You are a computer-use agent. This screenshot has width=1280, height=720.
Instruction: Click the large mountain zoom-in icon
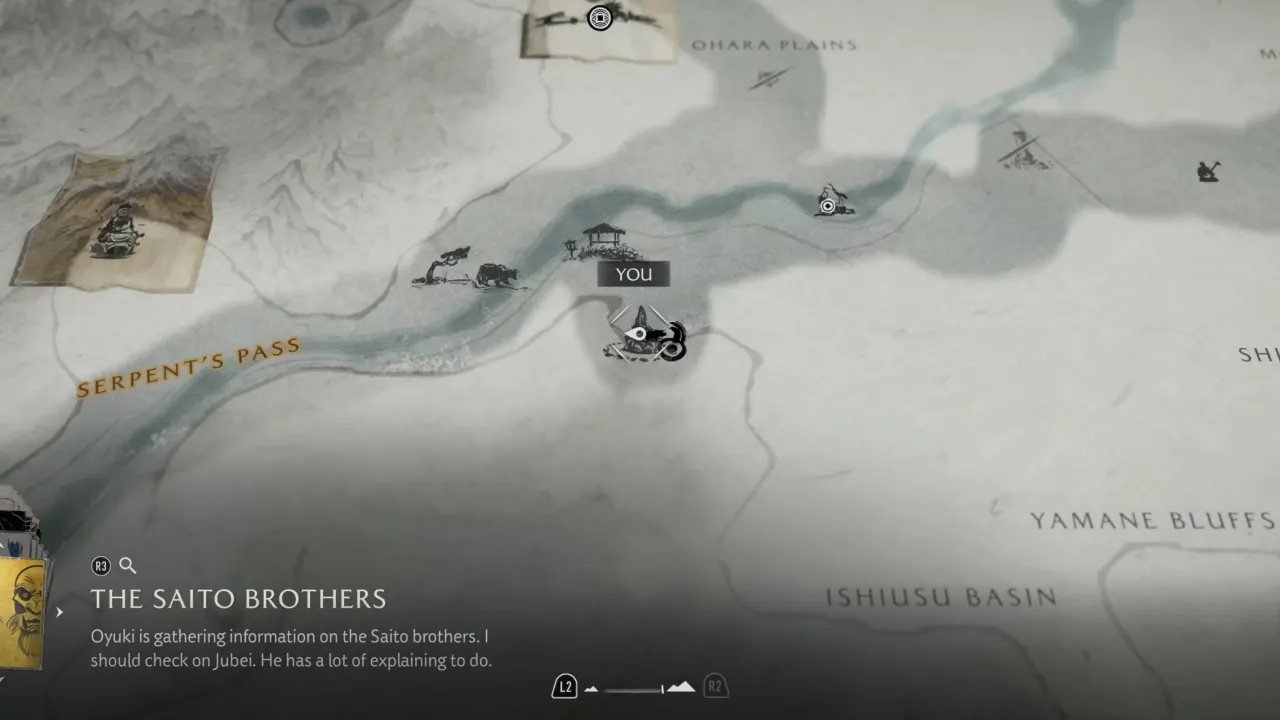click(681, 687)
